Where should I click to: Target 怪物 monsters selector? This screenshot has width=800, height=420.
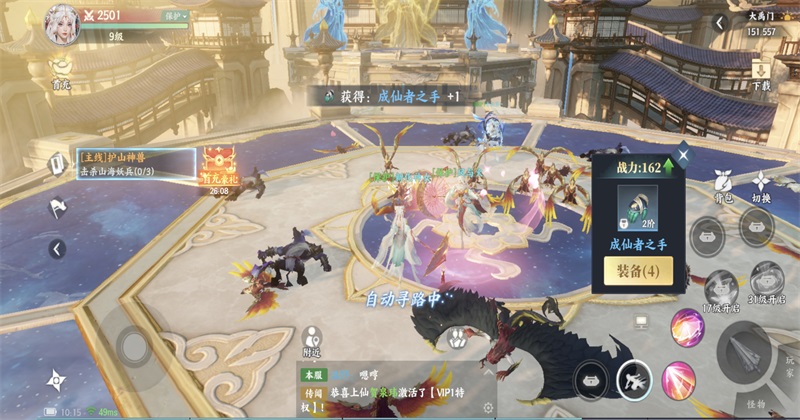[x=756, y=404]
